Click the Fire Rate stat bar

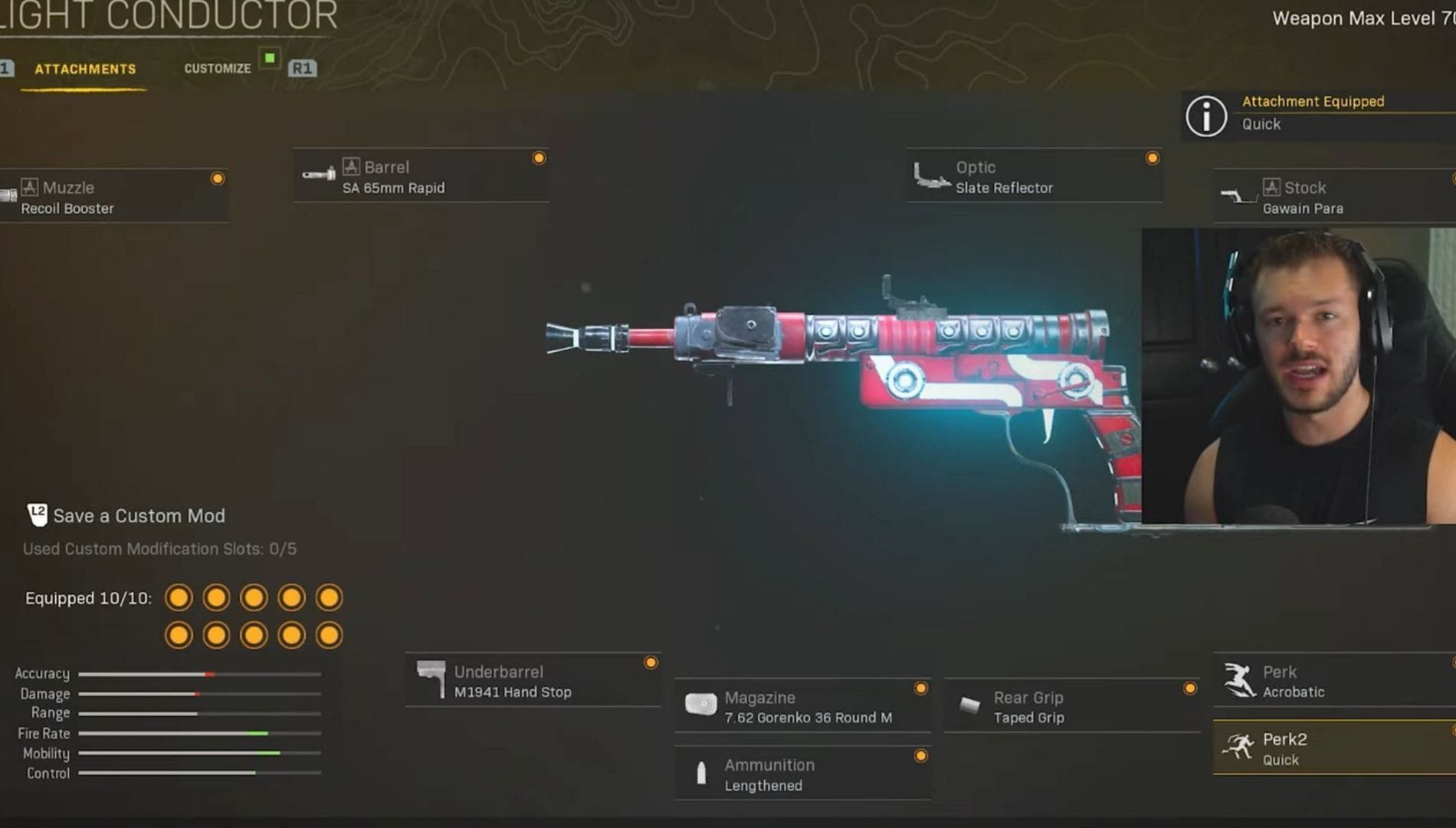click(199, 734)
